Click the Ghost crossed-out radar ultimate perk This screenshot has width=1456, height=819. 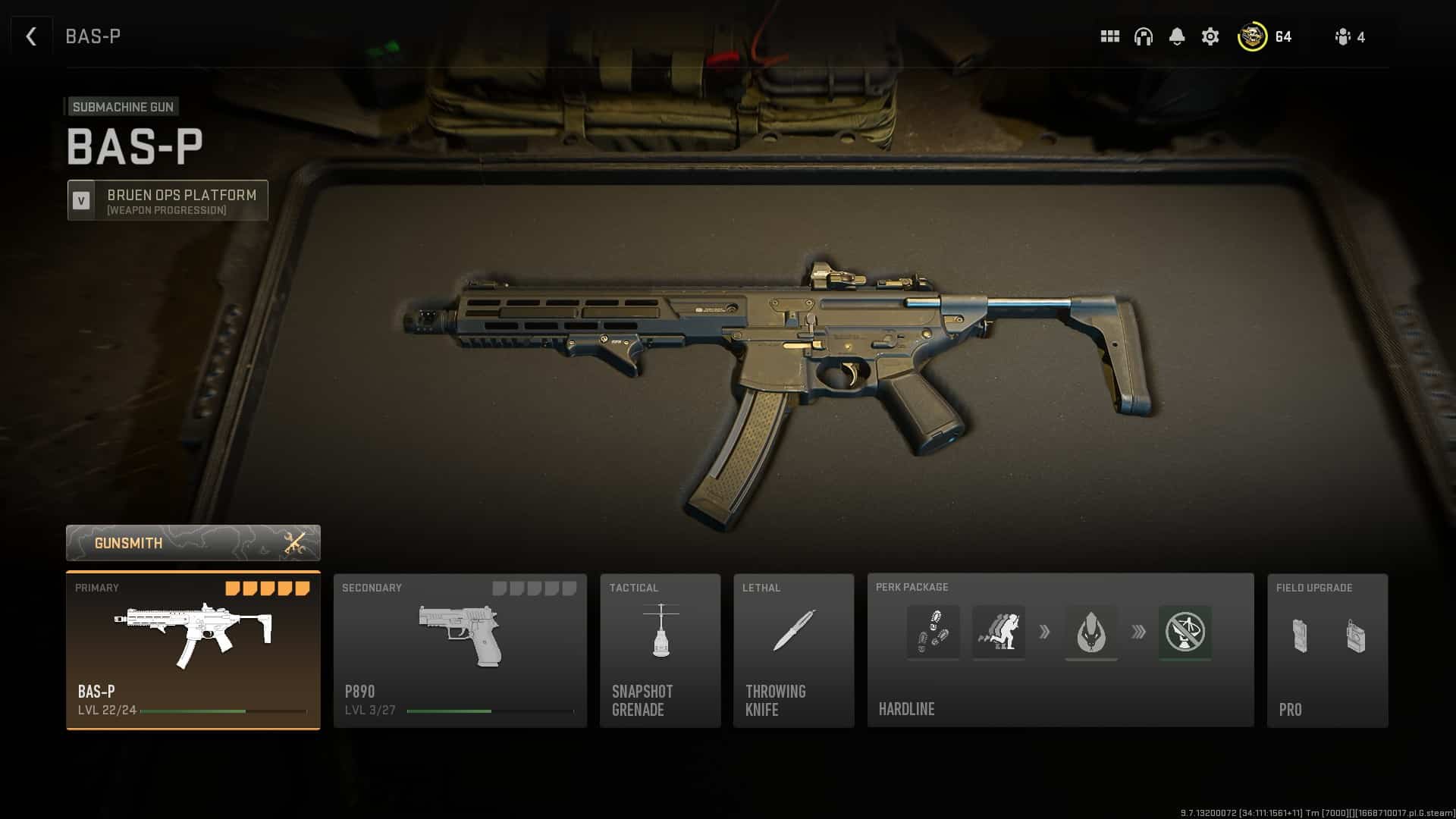[1185, 632]
